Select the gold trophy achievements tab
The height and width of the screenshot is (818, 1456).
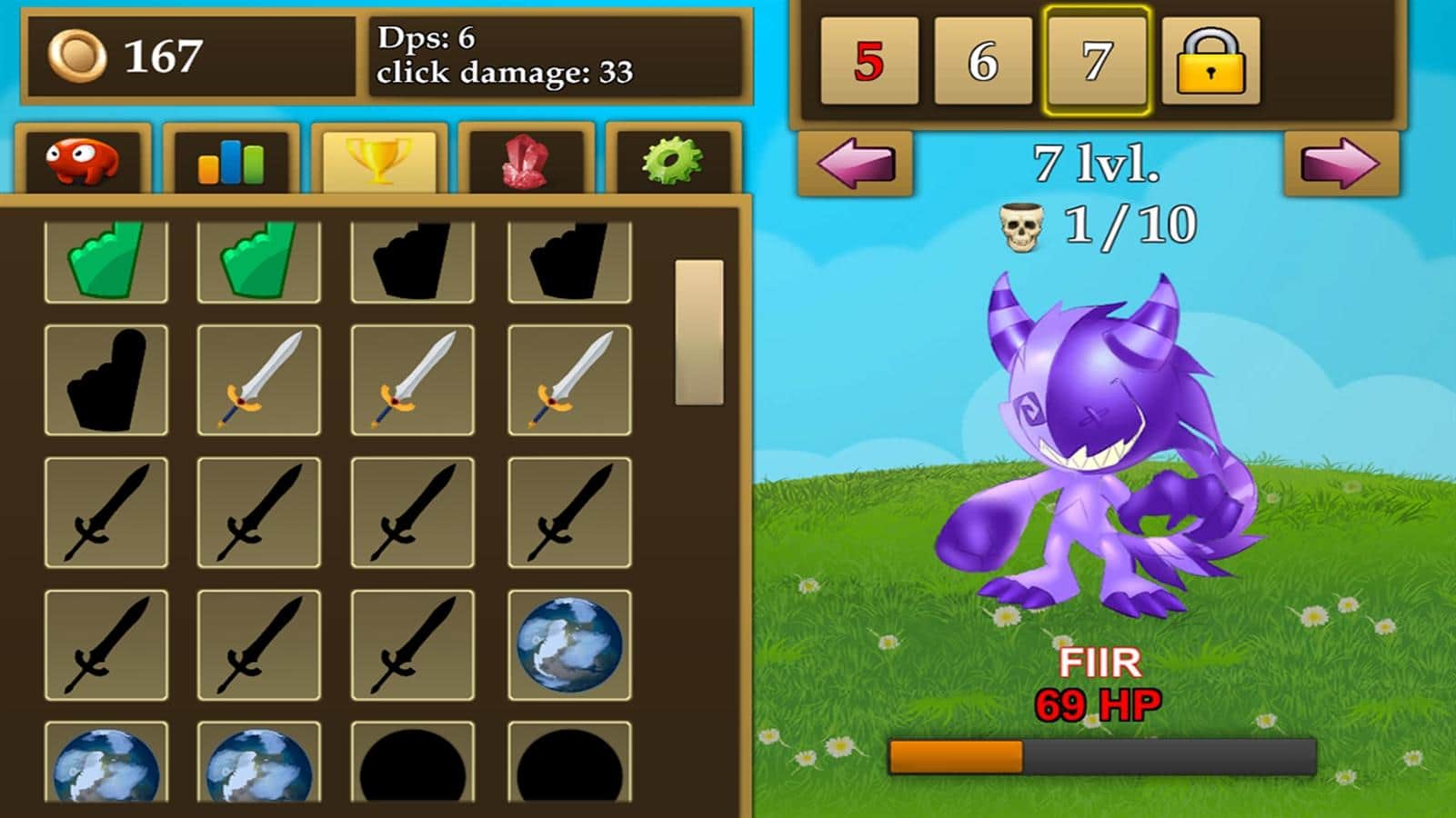379,161
